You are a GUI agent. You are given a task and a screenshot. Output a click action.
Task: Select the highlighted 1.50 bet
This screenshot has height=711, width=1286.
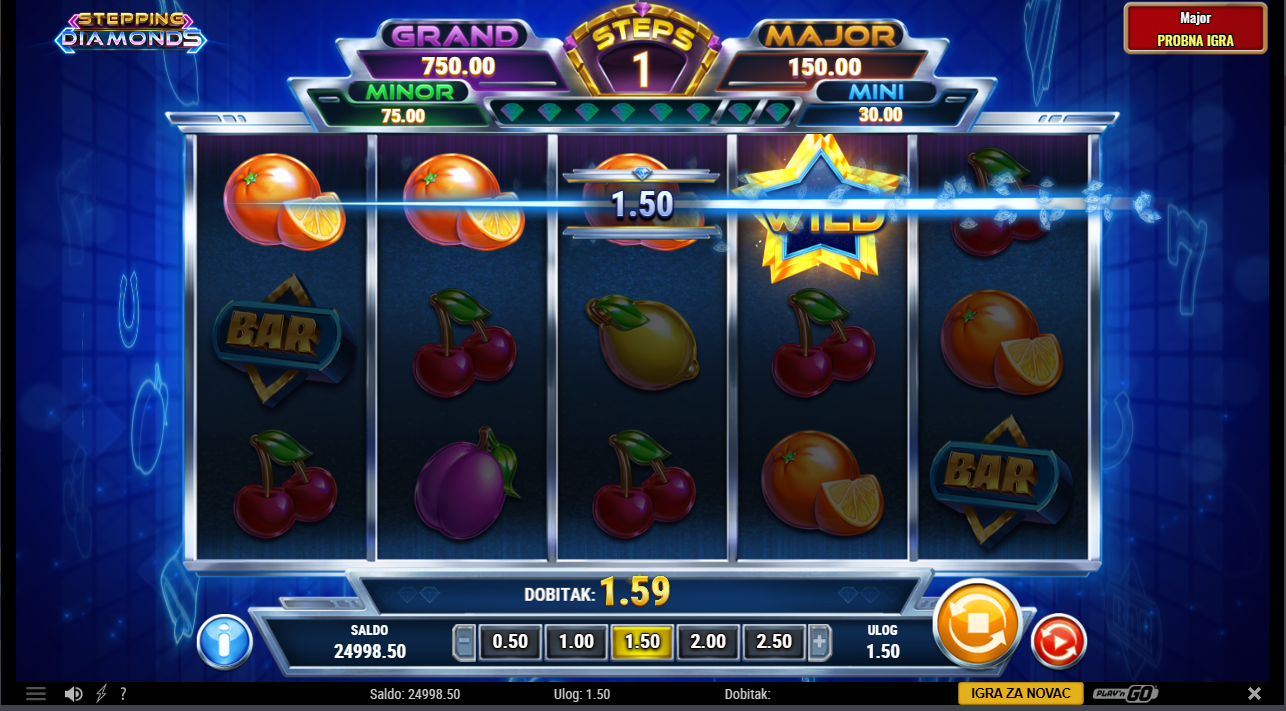[642, 642]
